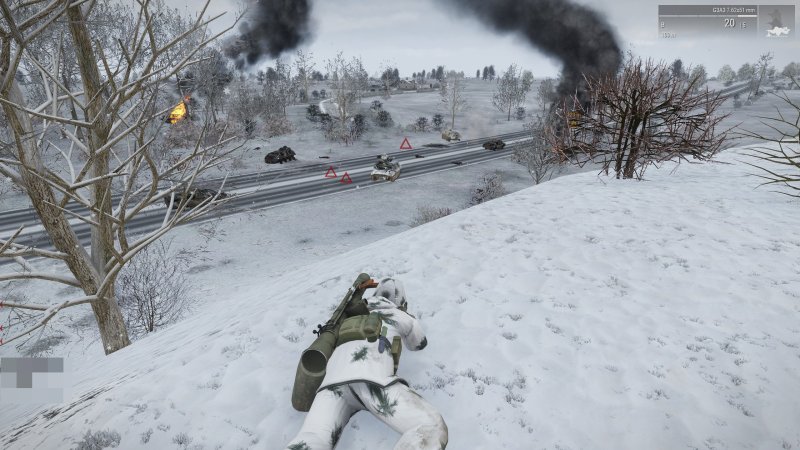The width and height of the screenshot is (800, 450).
Task: Click the topmost red triangle target marker
Action: pos(405,144)
